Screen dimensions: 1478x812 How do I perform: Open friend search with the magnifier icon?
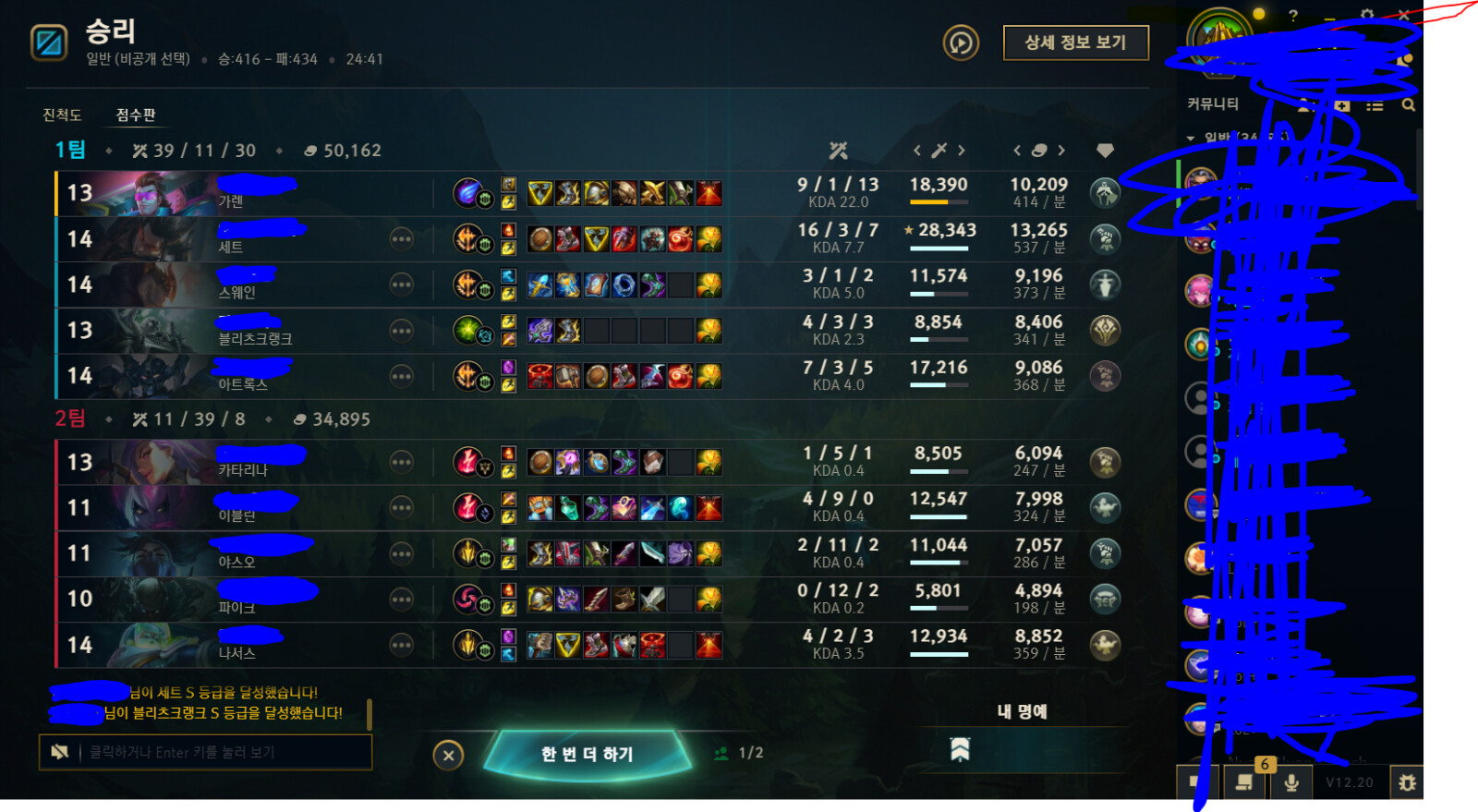(1408, 104)
